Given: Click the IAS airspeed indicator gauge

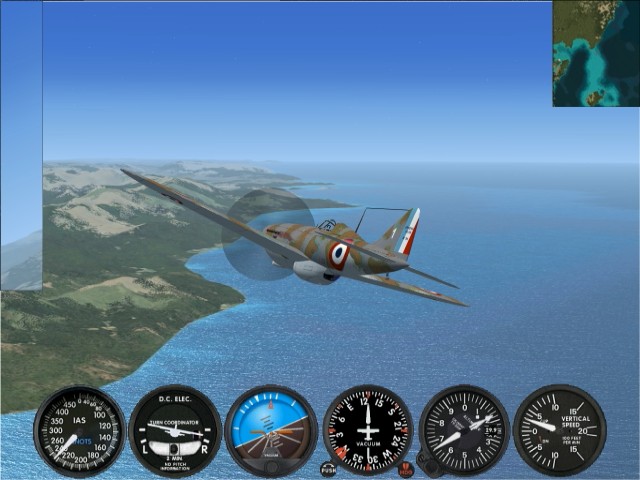Looking at the screenshot, I should click(x=79, y=431).
